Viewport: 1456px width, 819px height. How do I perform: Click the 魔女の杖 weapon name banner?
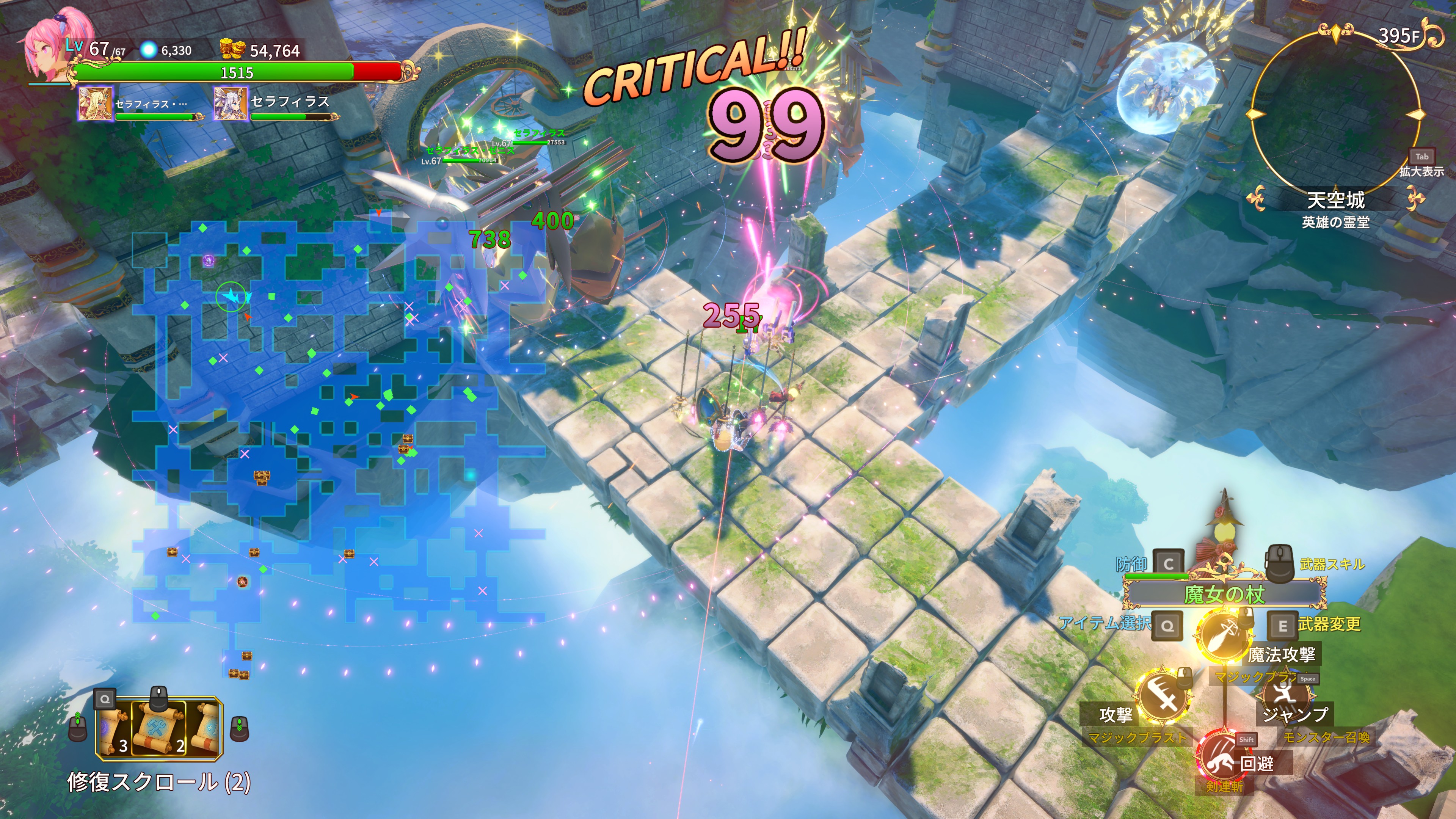coord(1224,594)
